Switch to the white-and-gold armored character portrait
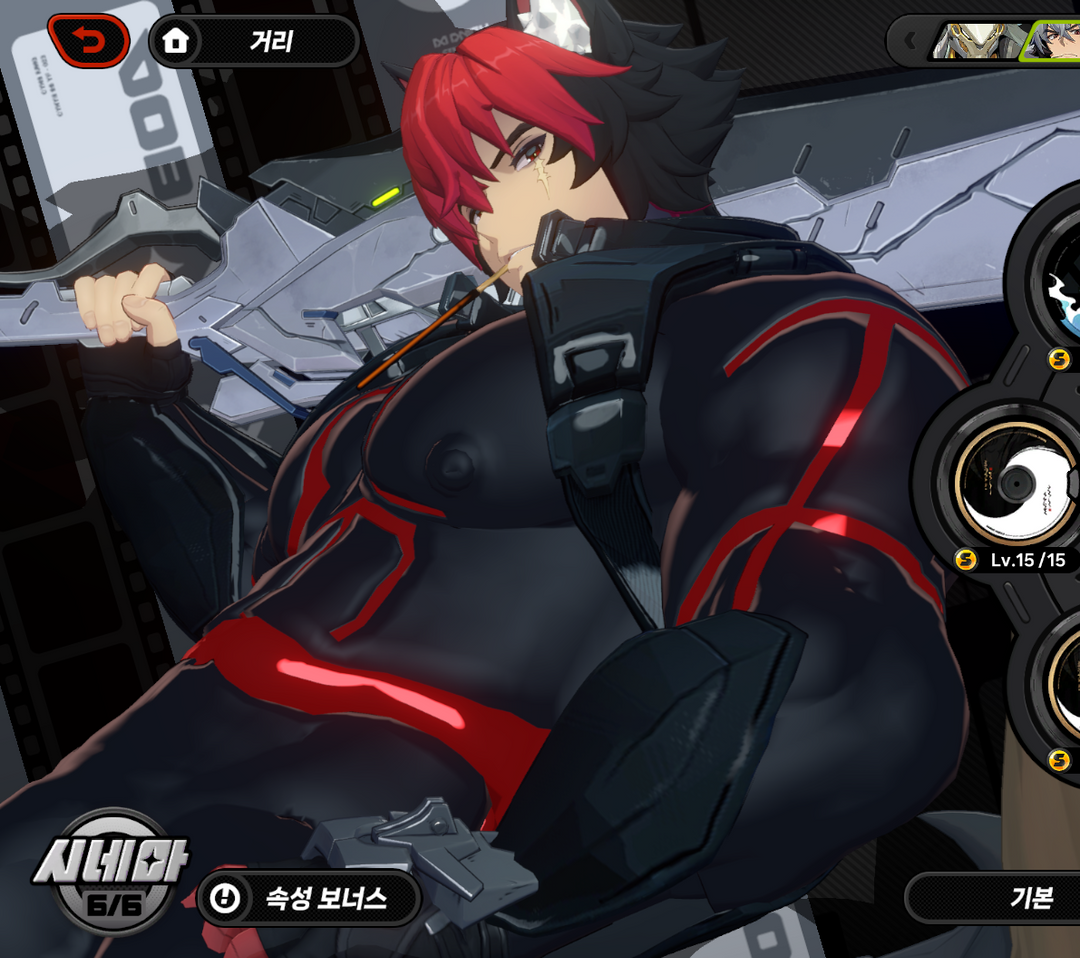This screenshot has height=958, width=1080. click(976, 42)
